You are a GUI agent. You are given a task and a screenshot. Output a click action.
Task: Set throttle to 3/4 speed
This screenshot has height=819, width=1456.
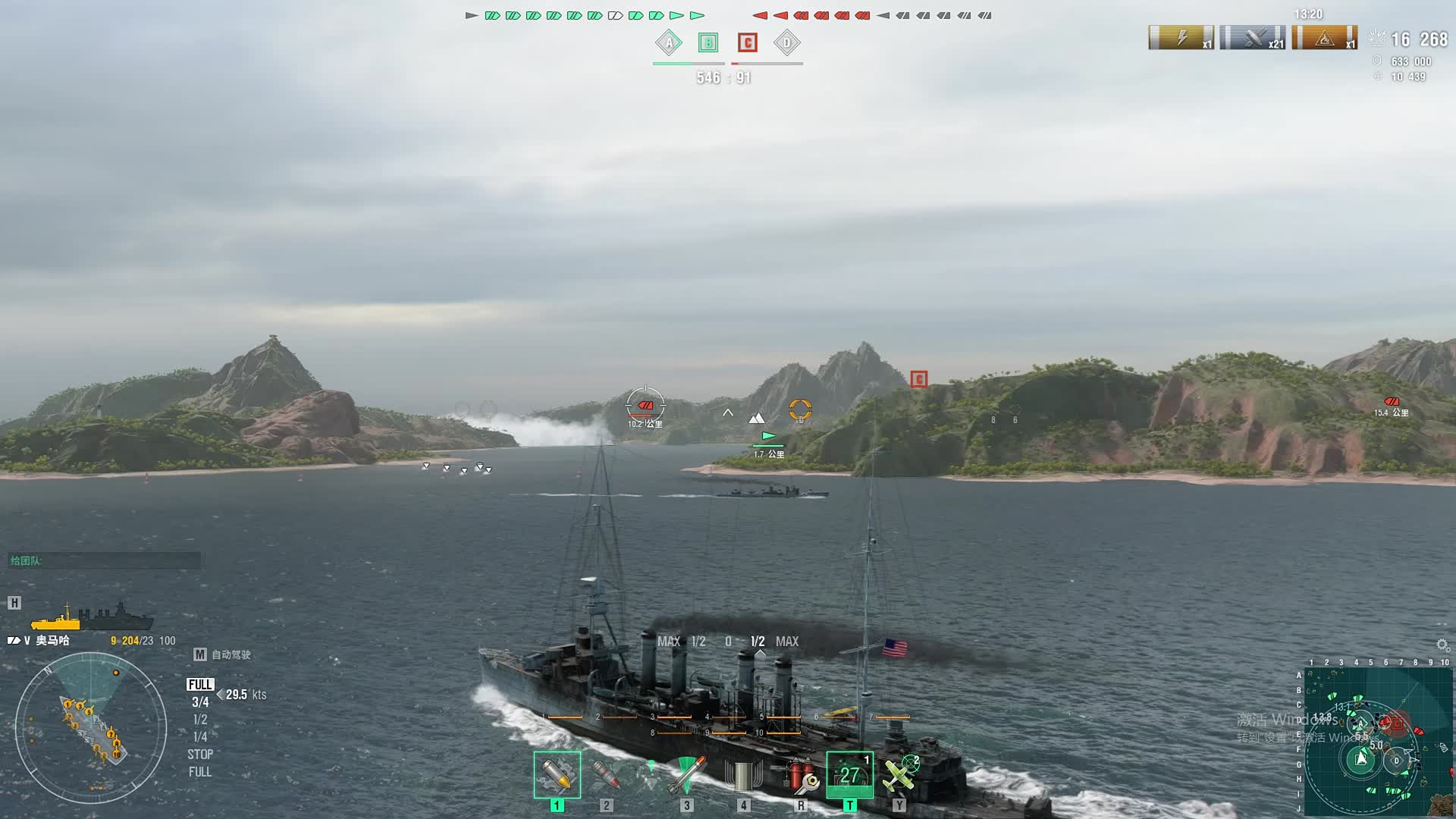coord(200,702)
